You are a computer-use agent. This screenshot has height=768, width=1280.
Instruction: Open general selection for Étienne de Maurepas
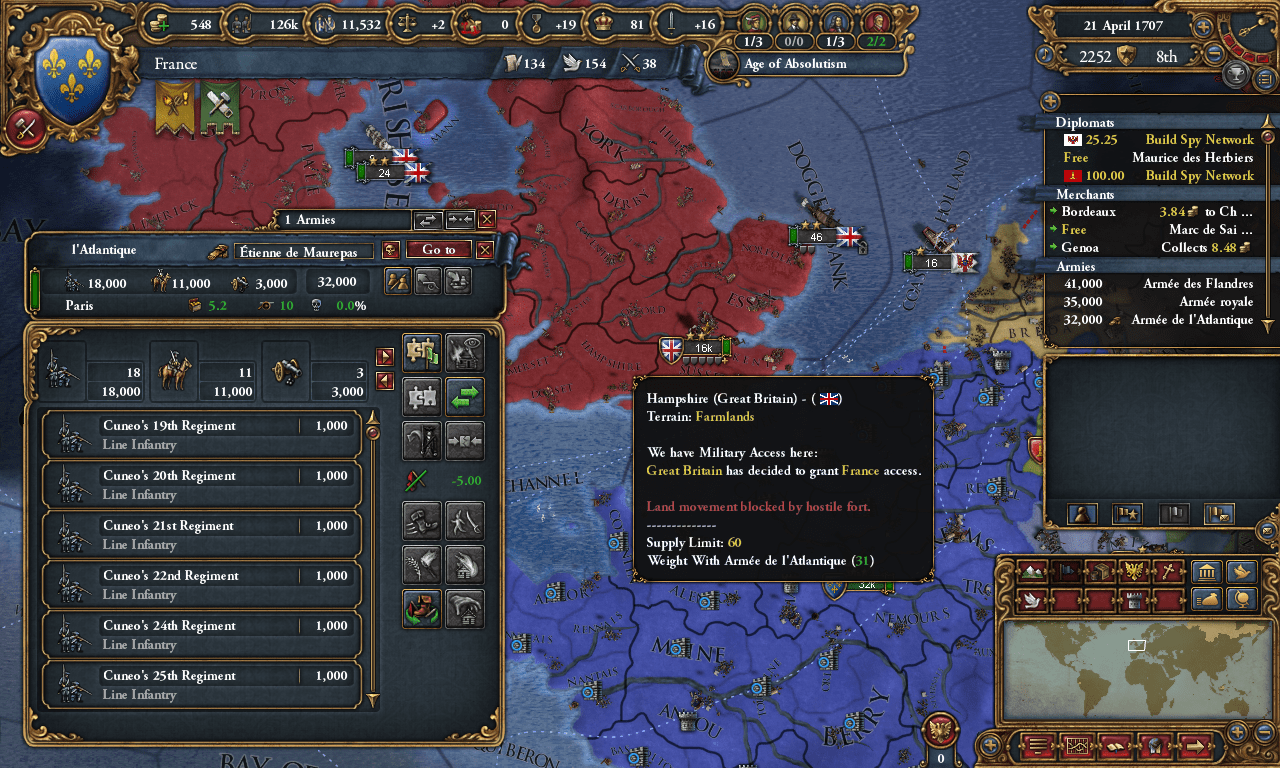coord(304,251)
